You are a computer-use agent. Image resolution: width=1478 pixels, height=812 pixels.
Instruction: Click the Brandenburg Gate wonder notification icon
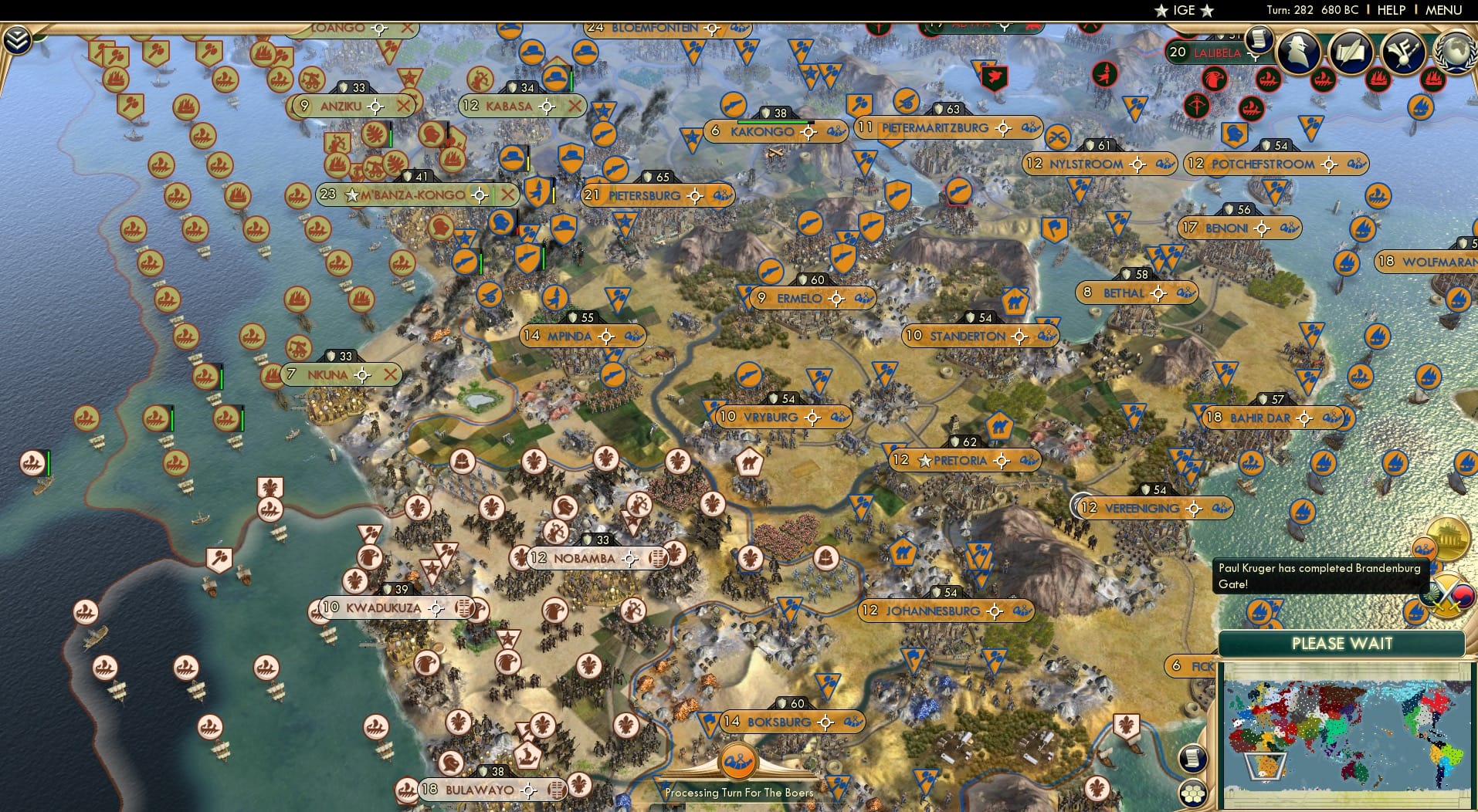point(1448,538)
